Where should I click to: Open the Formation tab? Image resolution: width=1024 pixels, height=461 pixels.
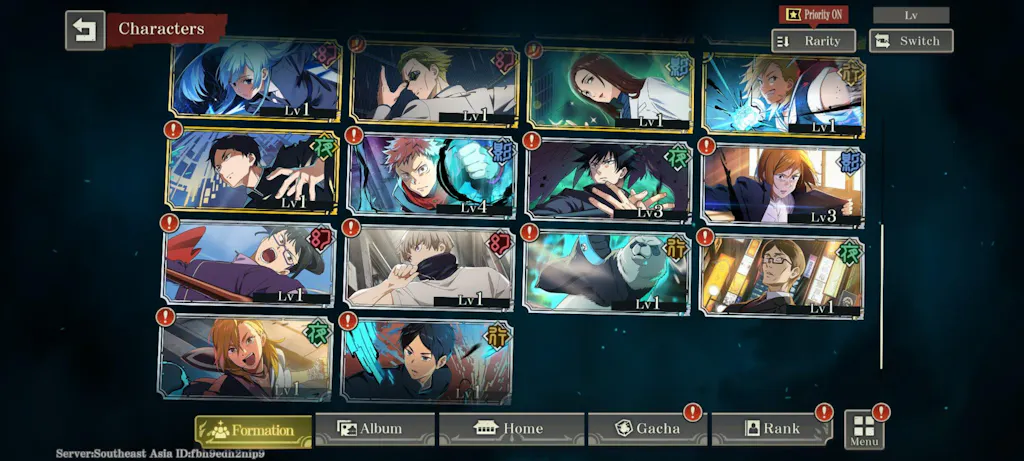coord(253,431)
